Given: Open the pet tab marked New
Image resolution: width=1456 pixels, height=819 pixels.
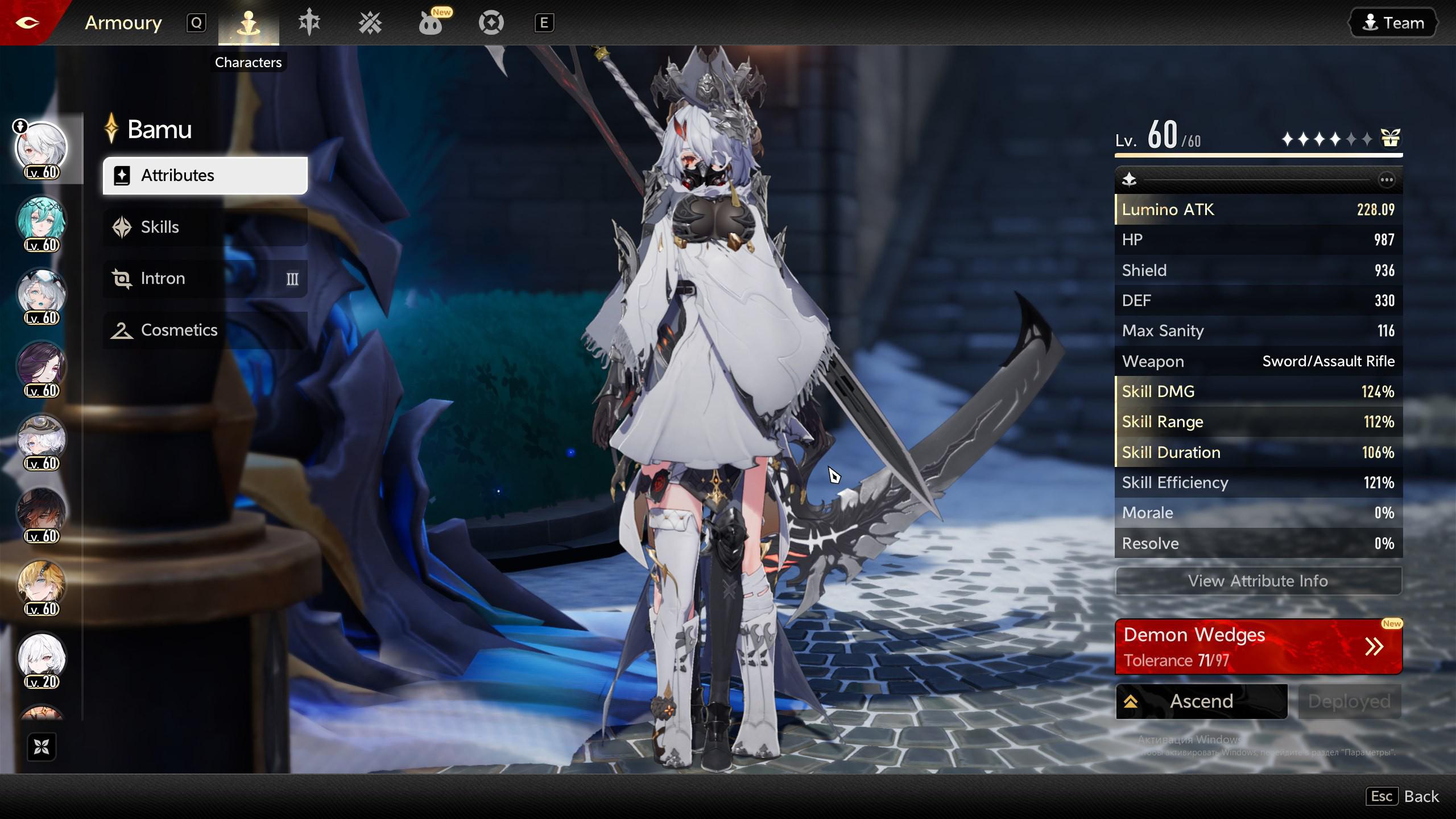Looking at the screenshot, I should click(x=431, y=23).
